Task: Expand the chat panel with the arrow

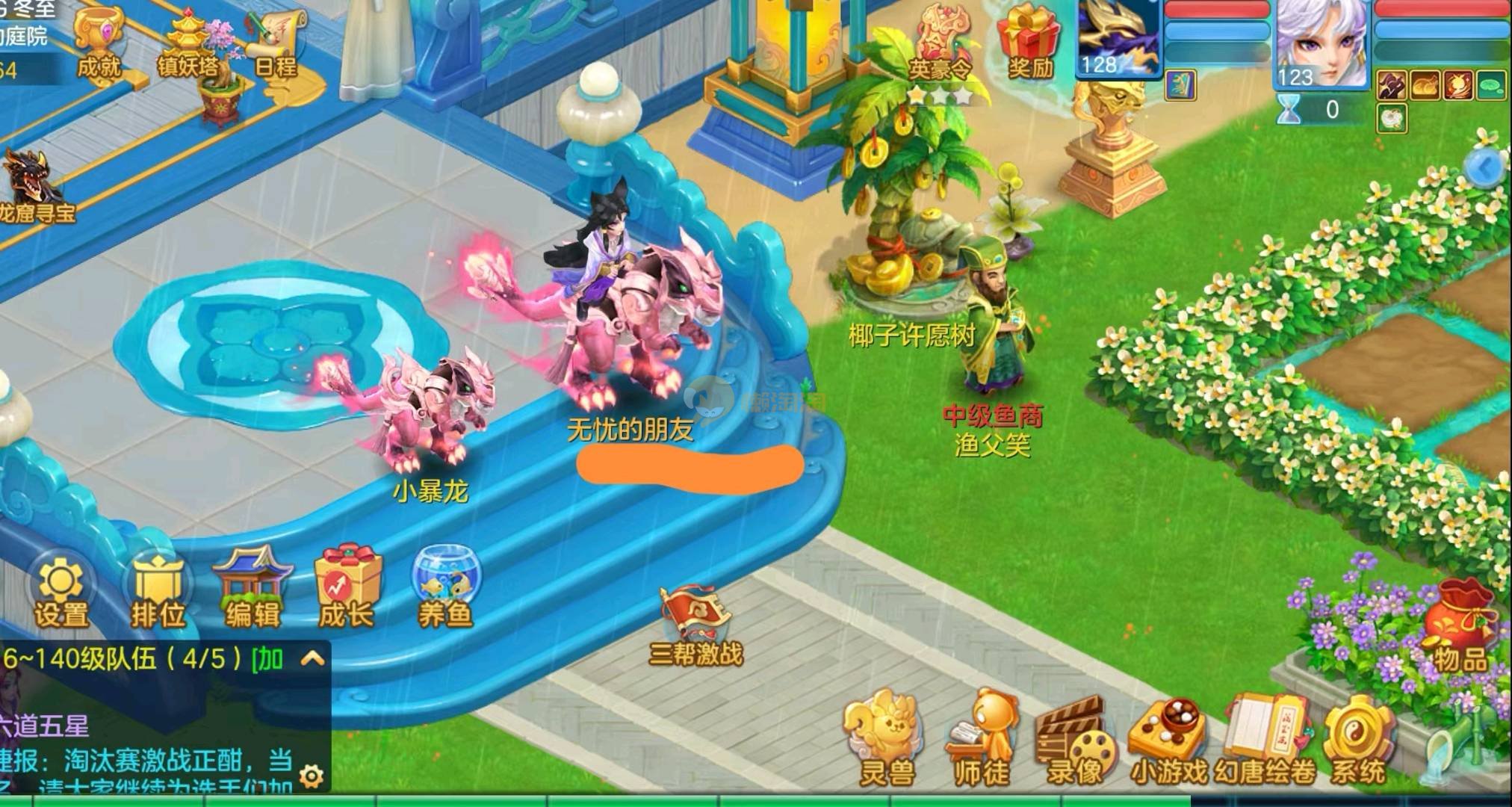Action: click(x=312, y=658)
